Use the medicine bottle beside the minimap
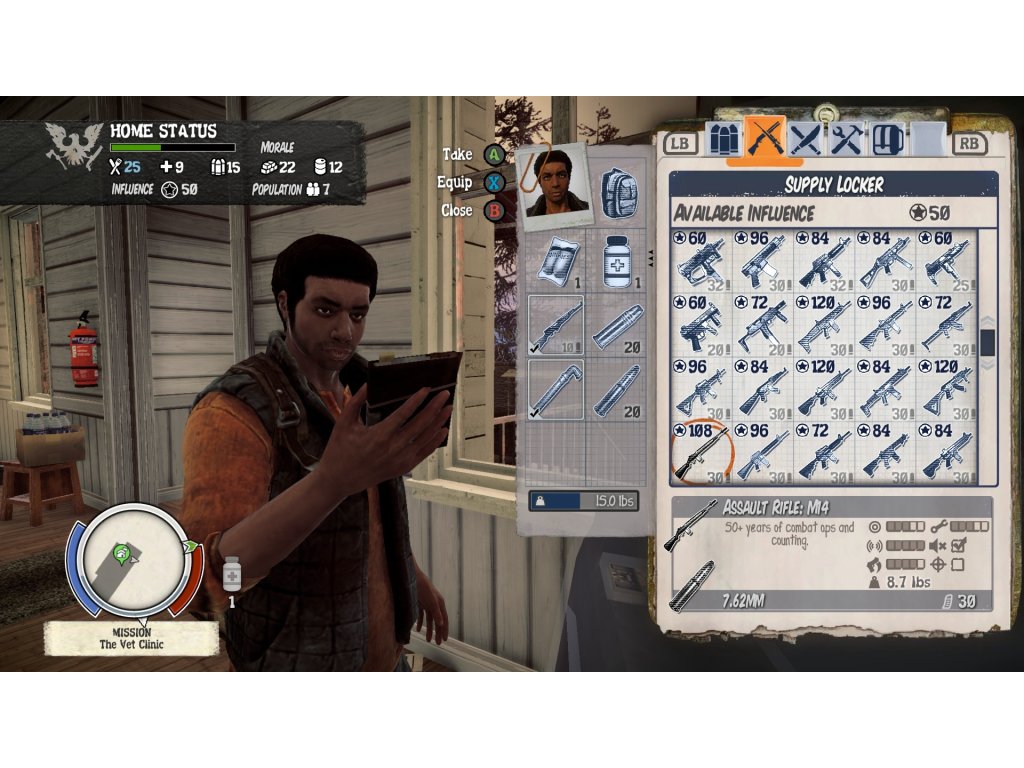The image size is (1024, 768). (232, 577)
